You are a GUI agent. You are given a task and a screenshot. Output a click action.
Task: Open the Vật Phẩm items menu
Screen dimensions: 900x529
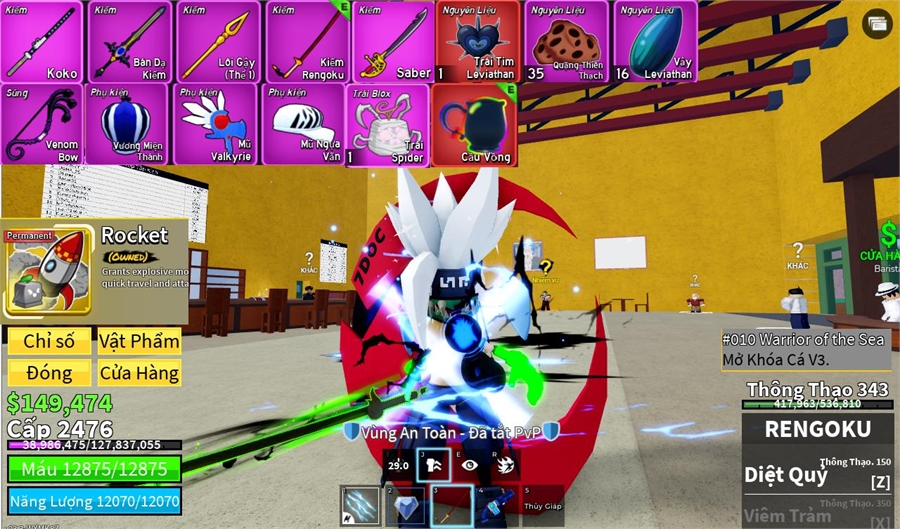pos(139,341)
